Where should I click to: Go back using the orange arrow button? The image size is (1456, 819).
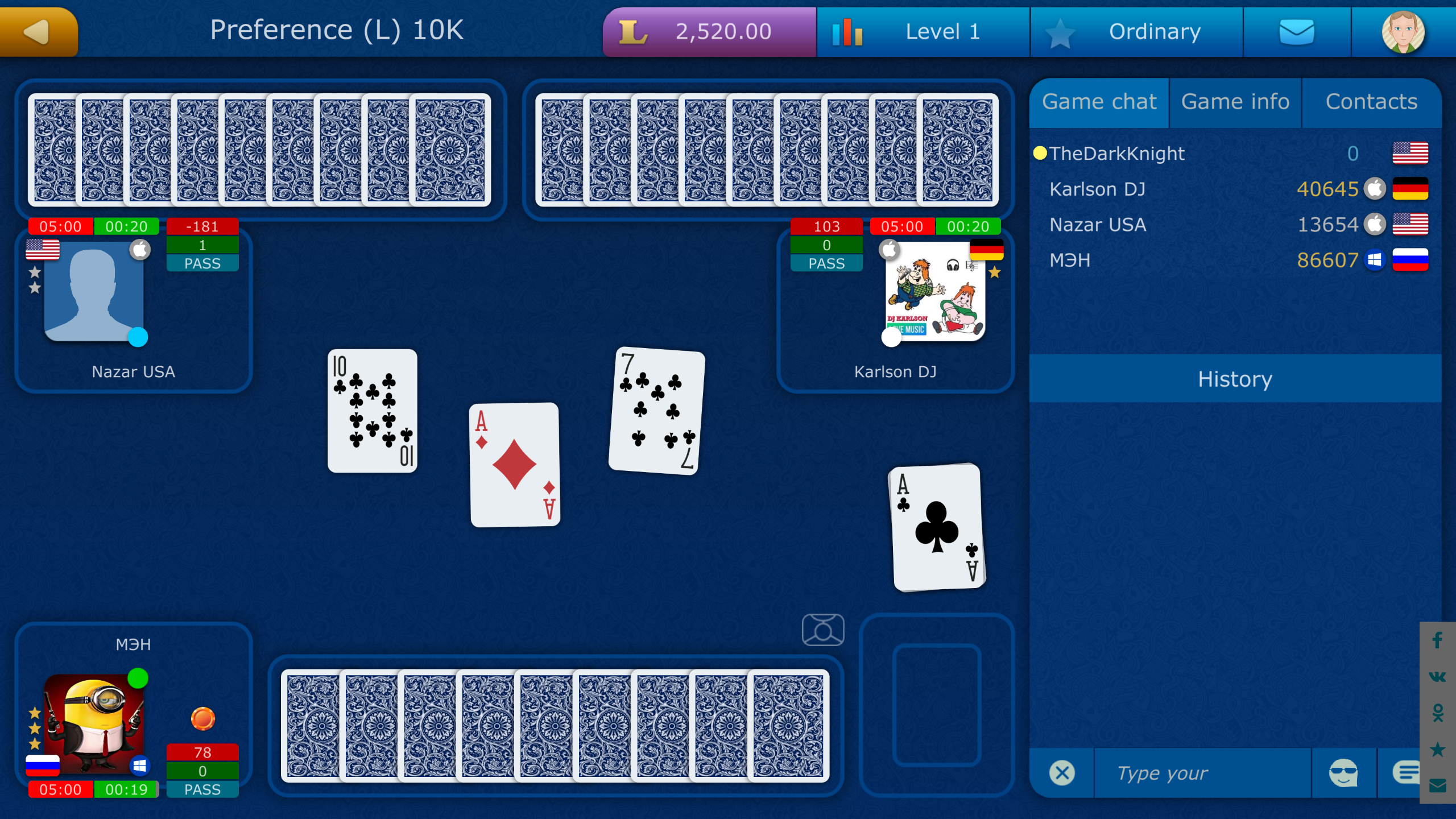pos(37,31)
